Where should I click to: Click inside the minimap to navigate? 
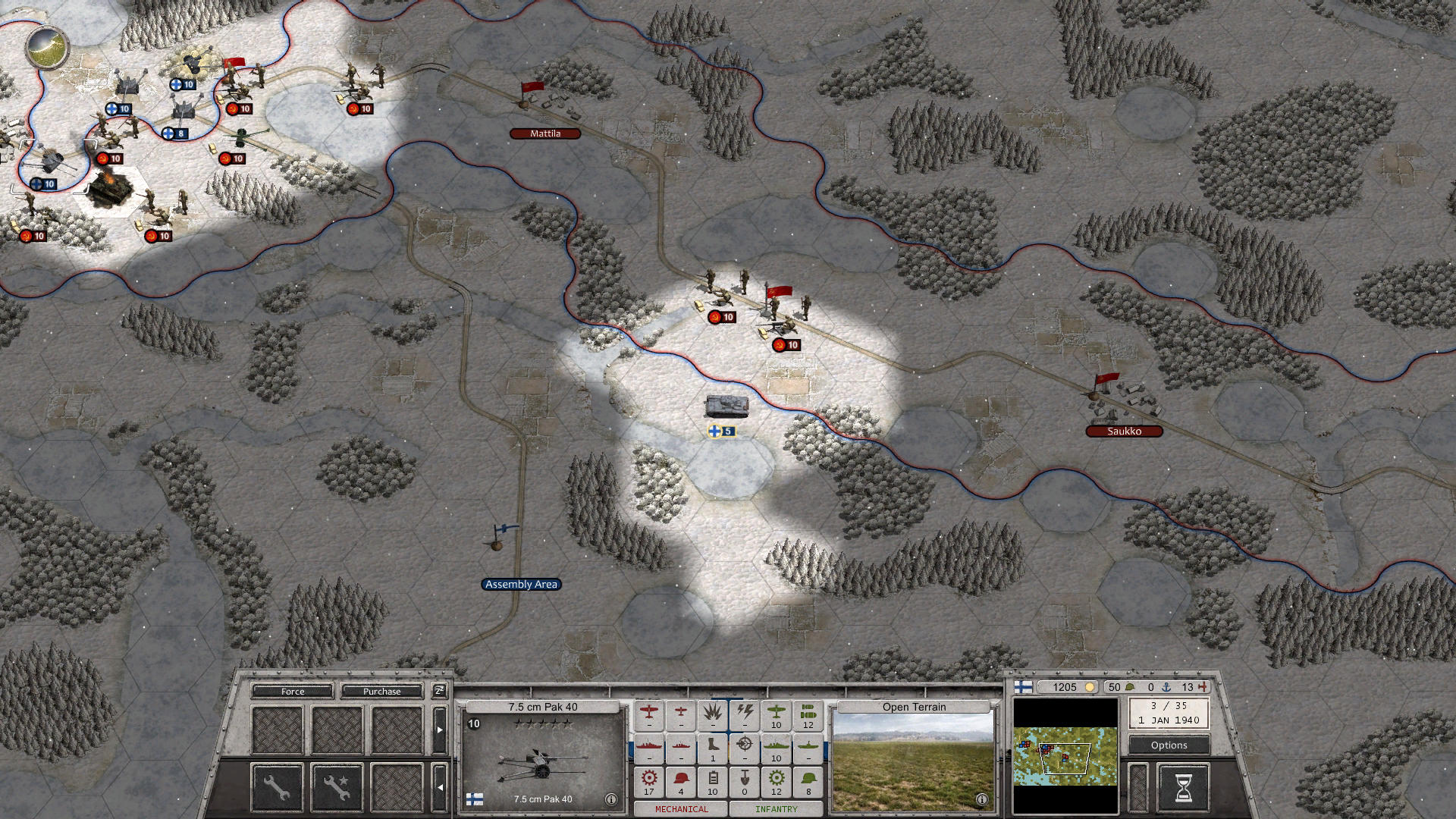click(1065, 755)
